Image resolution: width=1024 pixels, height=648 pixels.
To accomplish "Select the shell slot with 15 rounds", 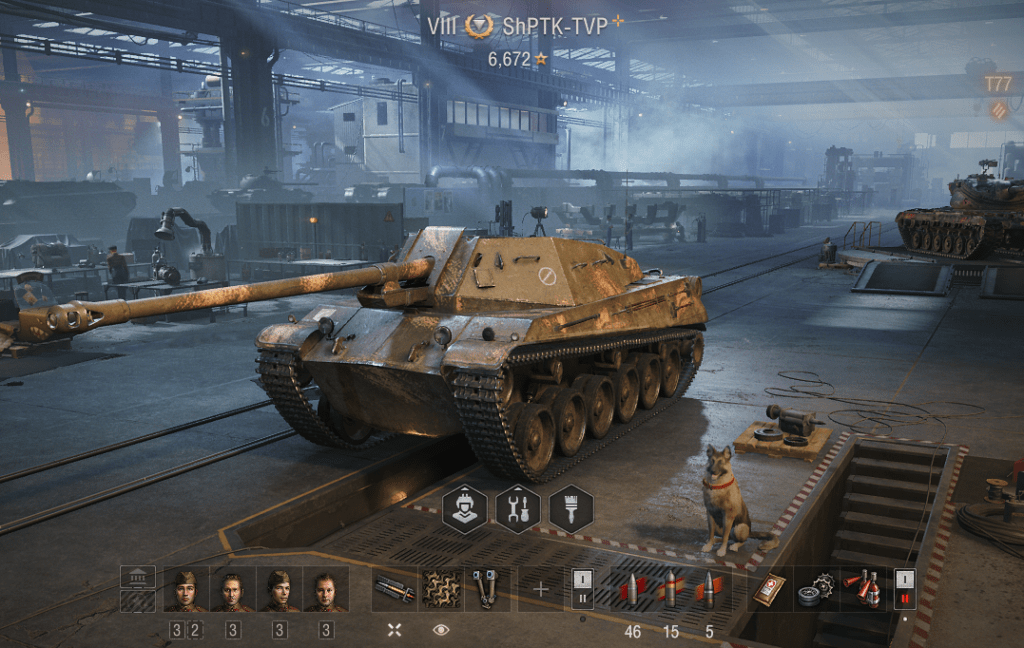I will [x=671, y=590].
